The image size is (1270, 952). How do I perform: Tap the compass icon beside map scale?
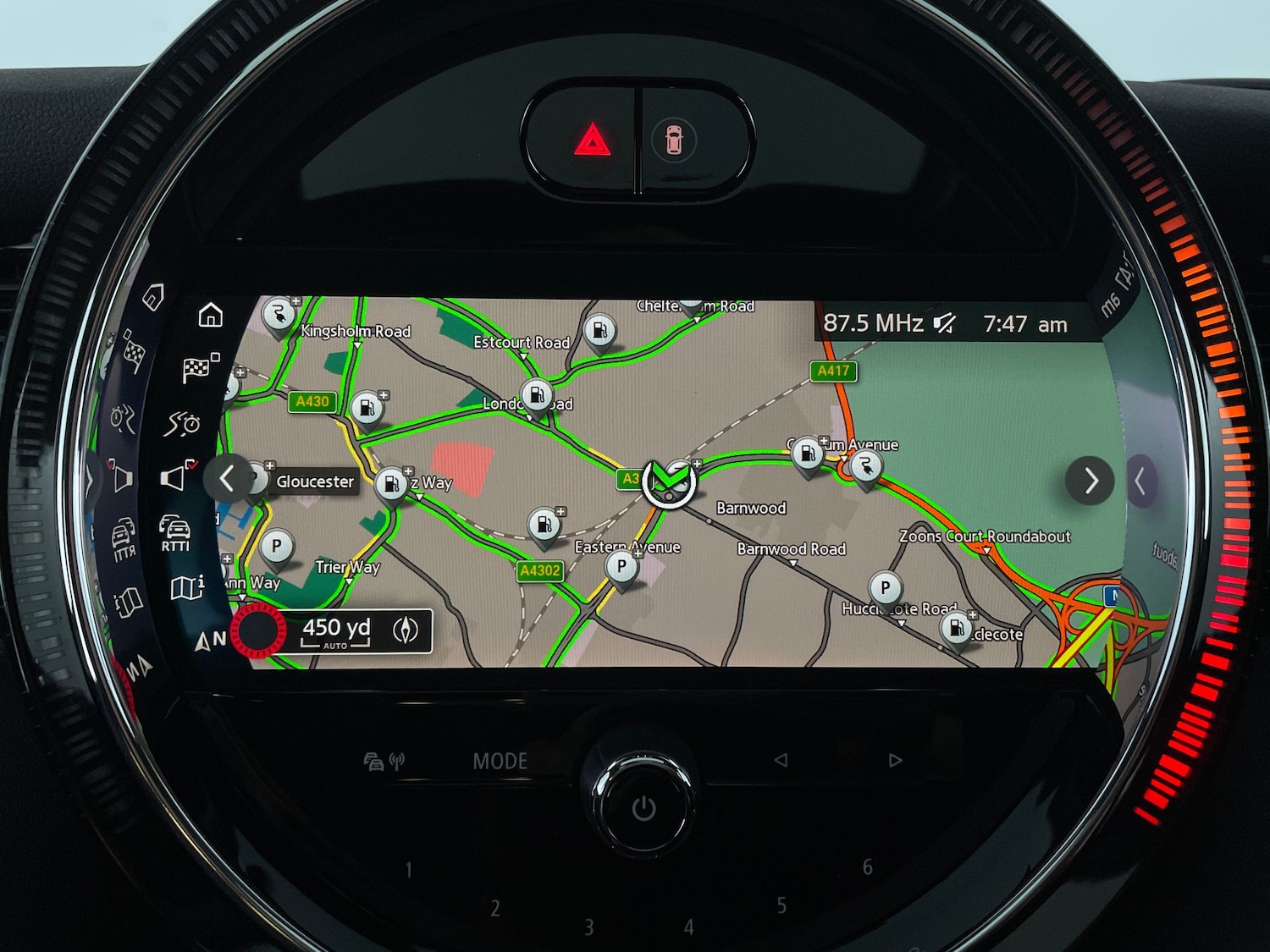coord(406,630)
